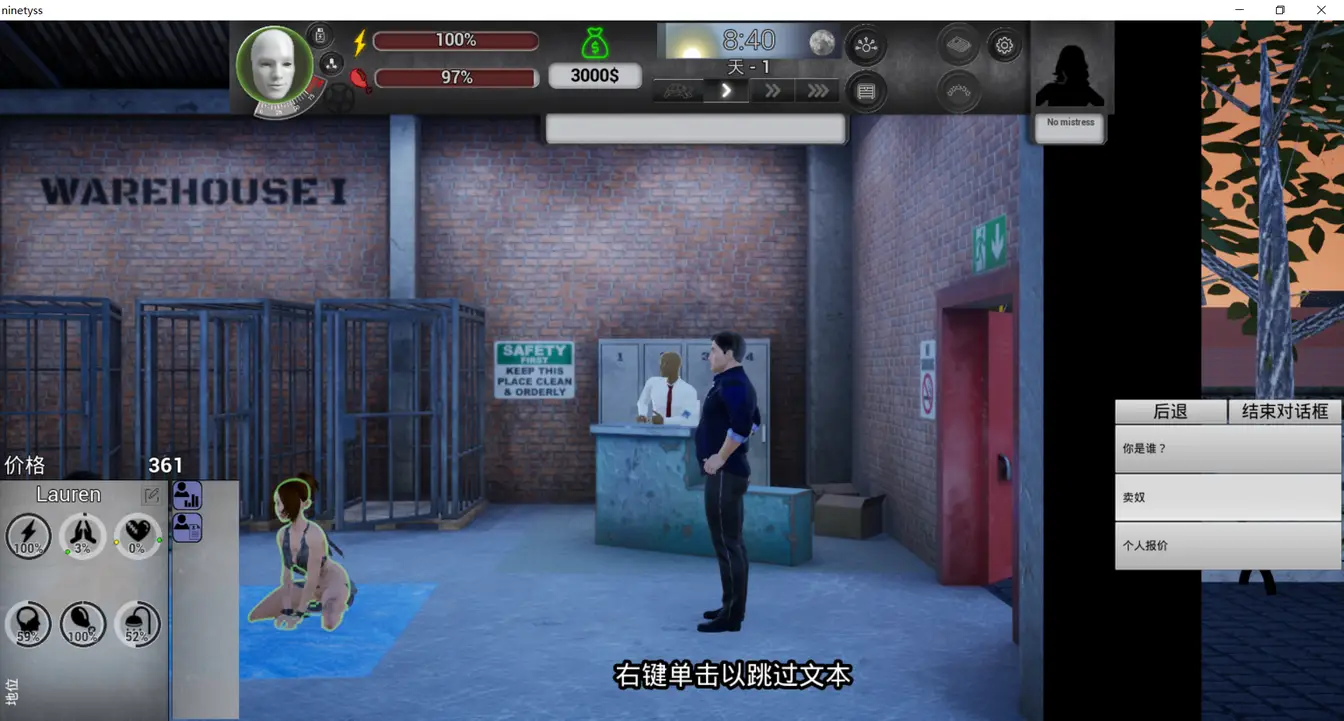Close the ninetyss game window
The image size is (1344, 721).
(x=1320, y=10)
